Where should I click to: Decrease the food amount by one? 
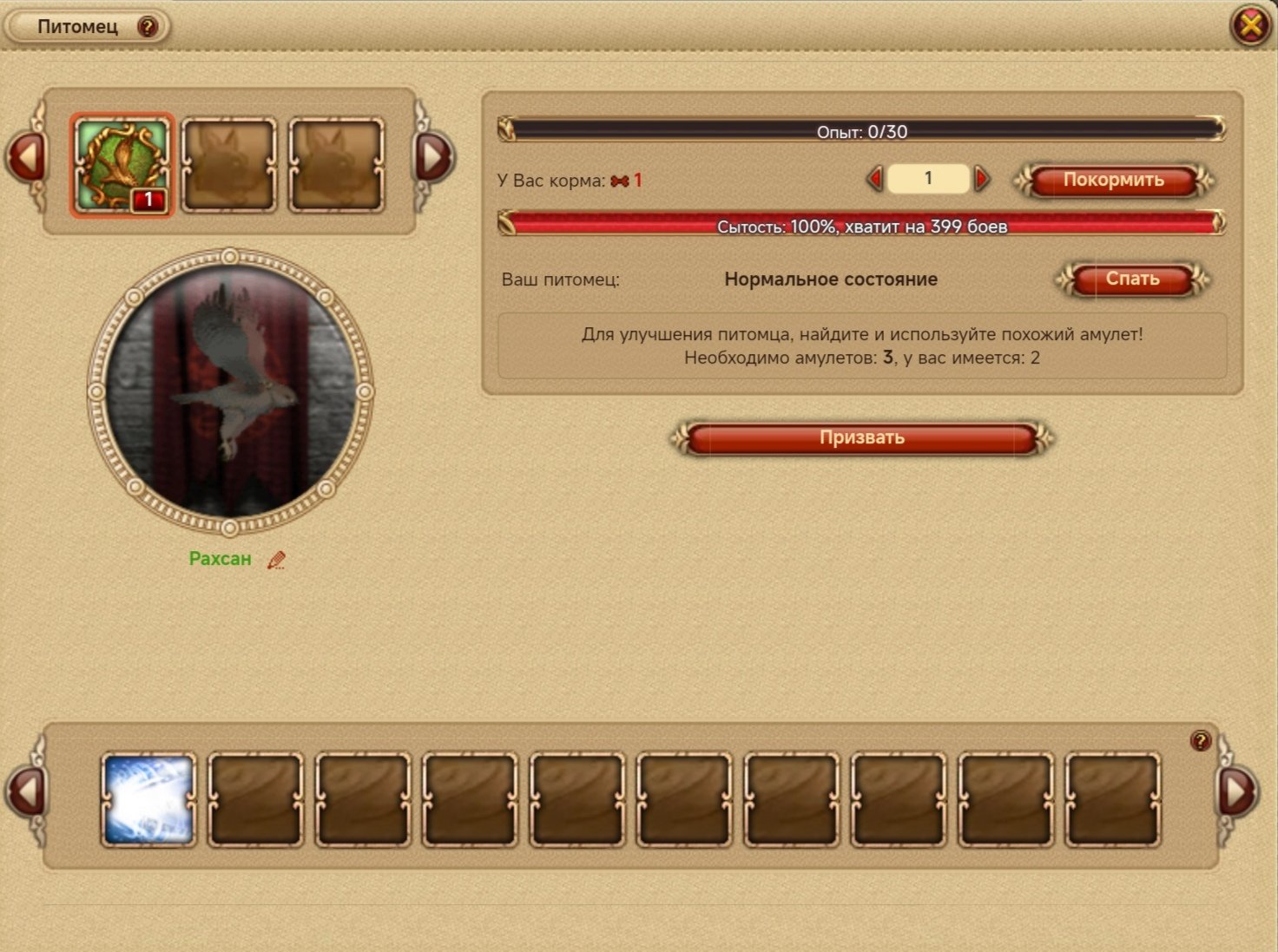point(875,180)
